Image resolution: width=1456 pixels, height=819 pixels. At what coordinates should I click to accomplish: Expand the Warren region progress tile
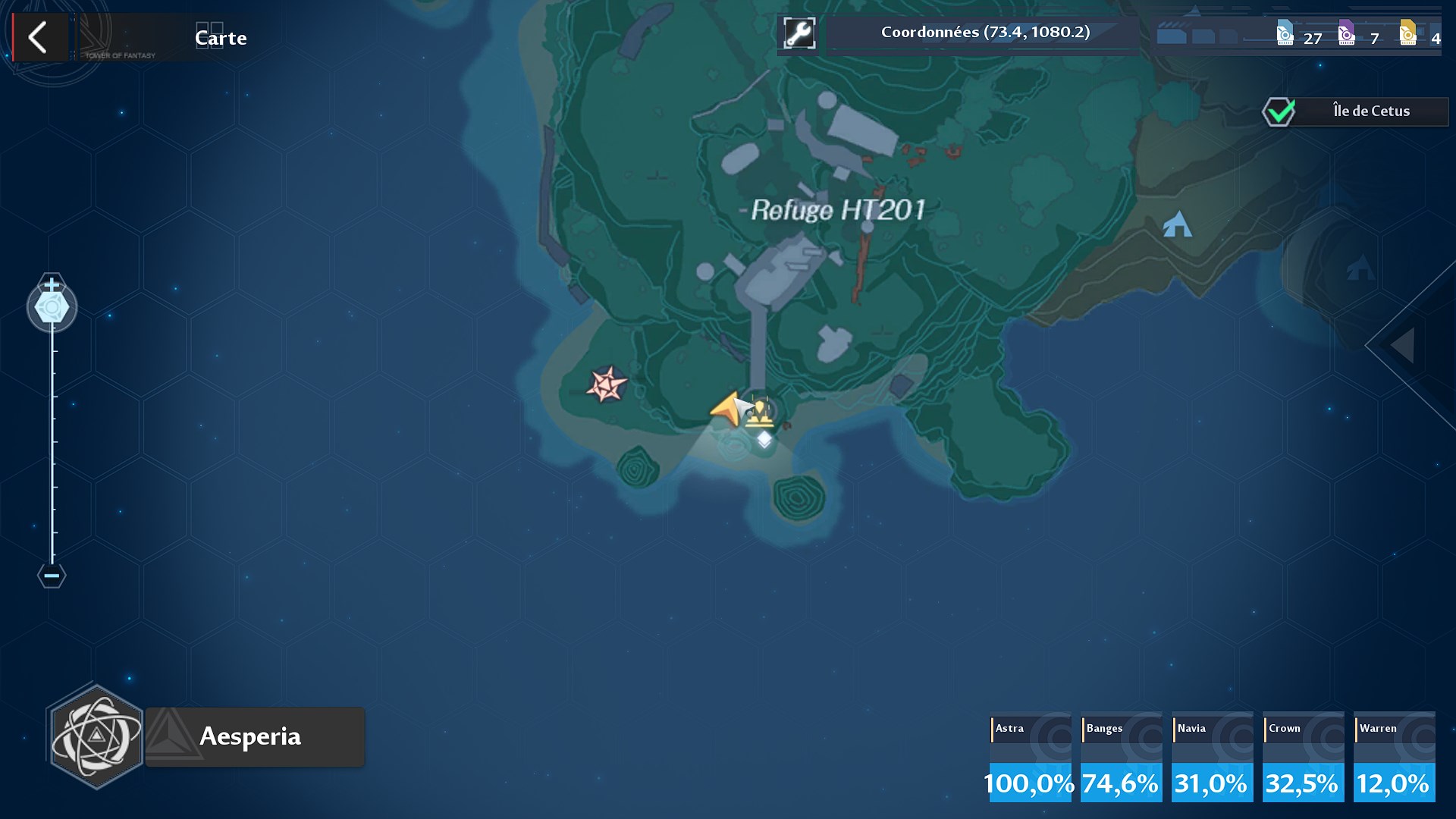(1394, 757)
